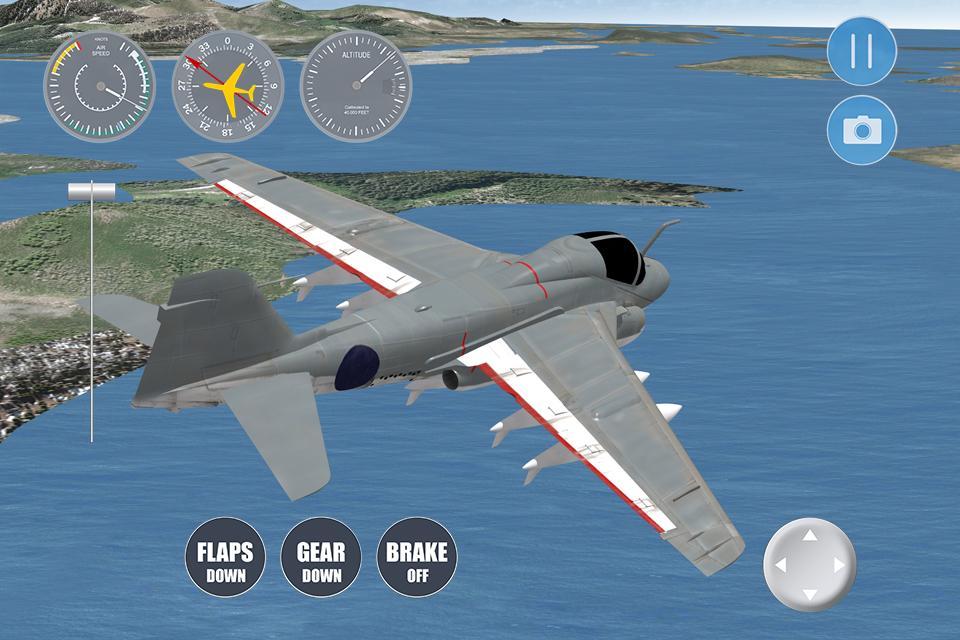Tap the left arrow on the directional pad
This screenshot has width=960, height=640.
tap(781, 566)
